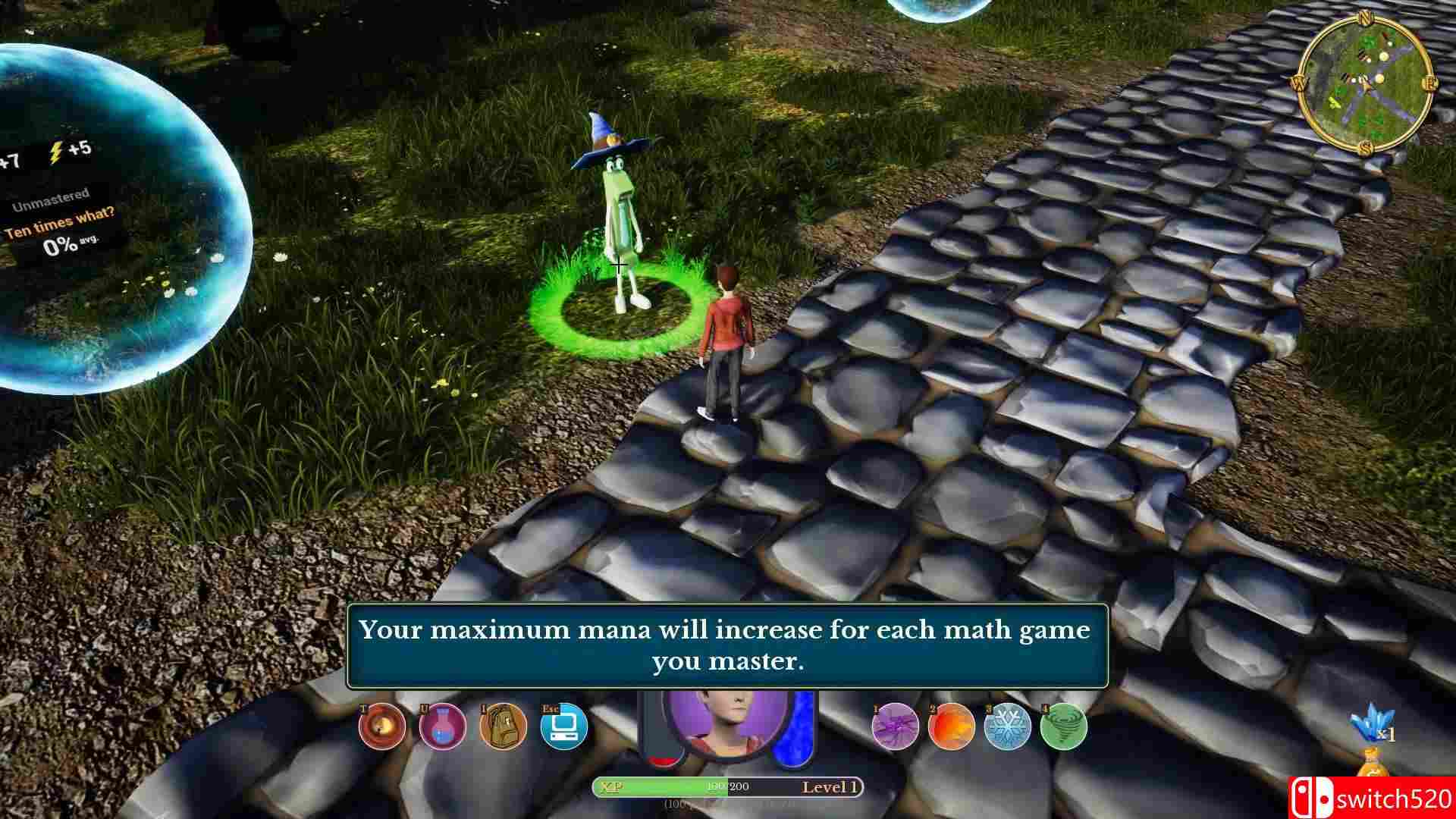Click the Level 1 indicator
Viewport: 1456px width, 819px height.
pyautogui.click(x=830, y=787)
